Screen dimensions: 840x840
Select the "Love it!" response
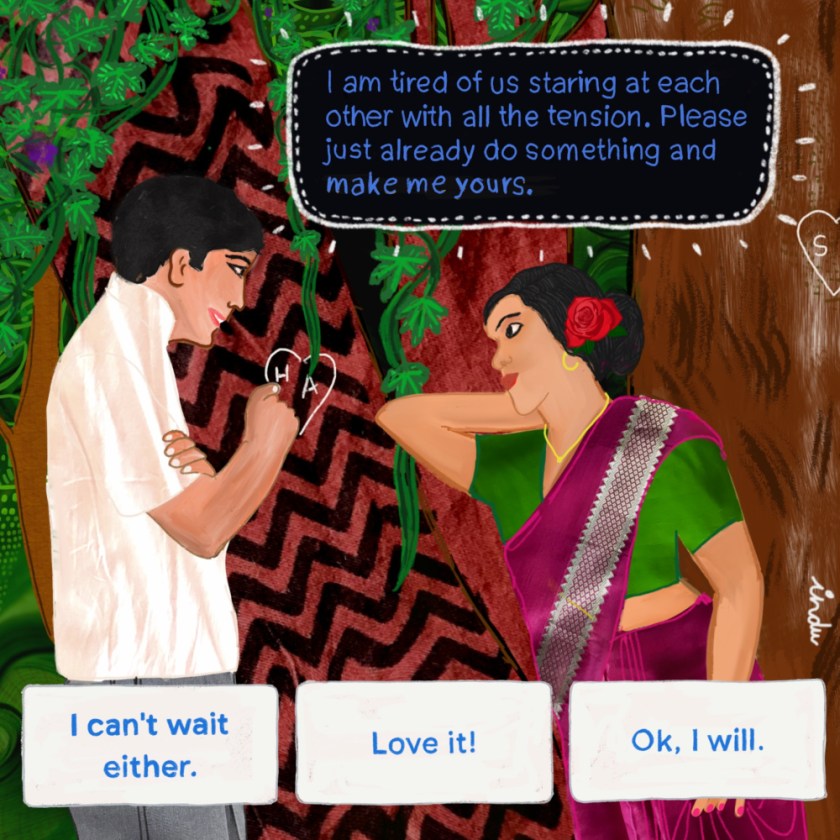[423, 743]
